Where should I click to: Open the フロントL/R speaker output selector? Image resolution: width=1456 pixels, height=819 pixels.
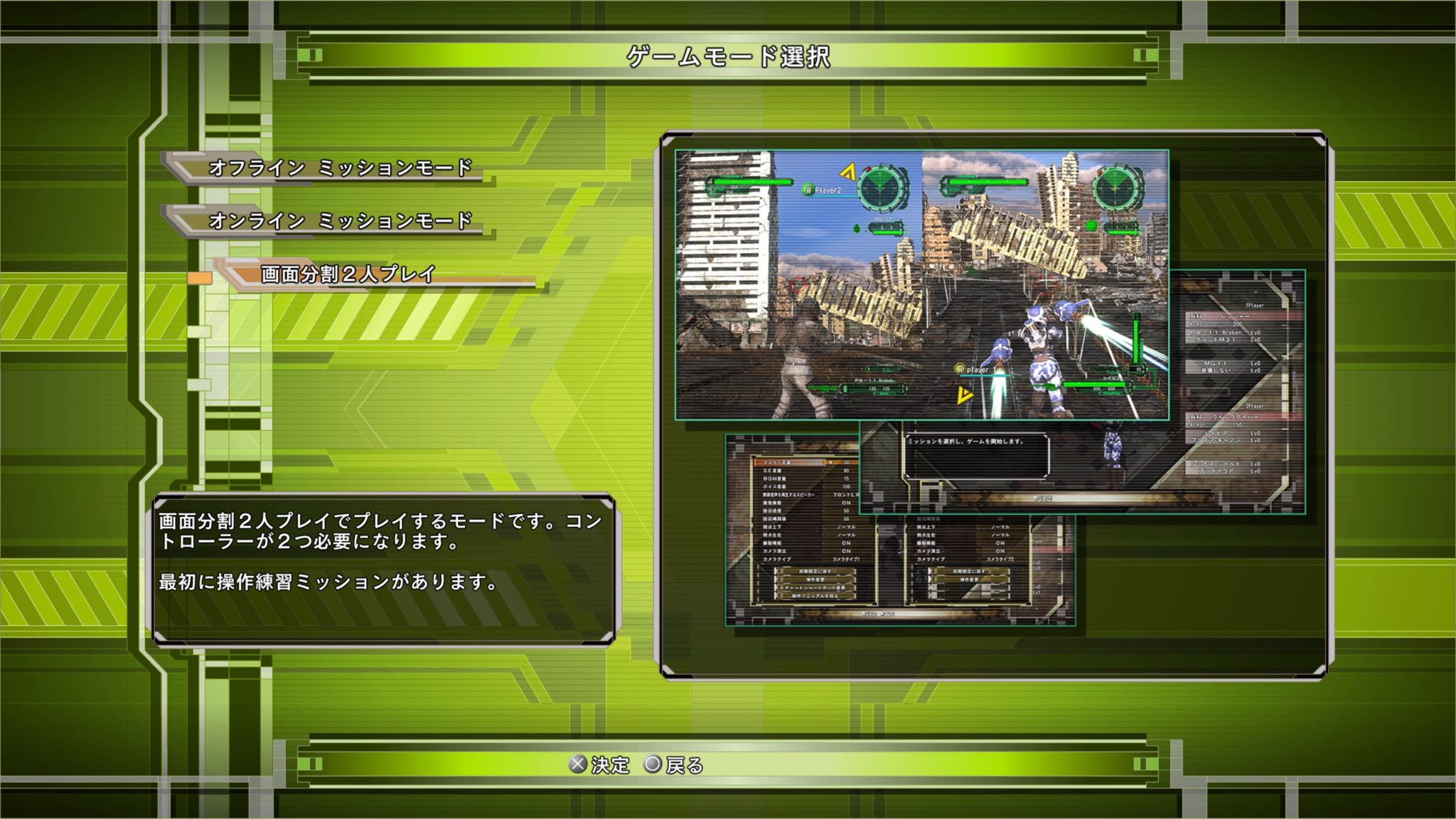click(845, 494)
